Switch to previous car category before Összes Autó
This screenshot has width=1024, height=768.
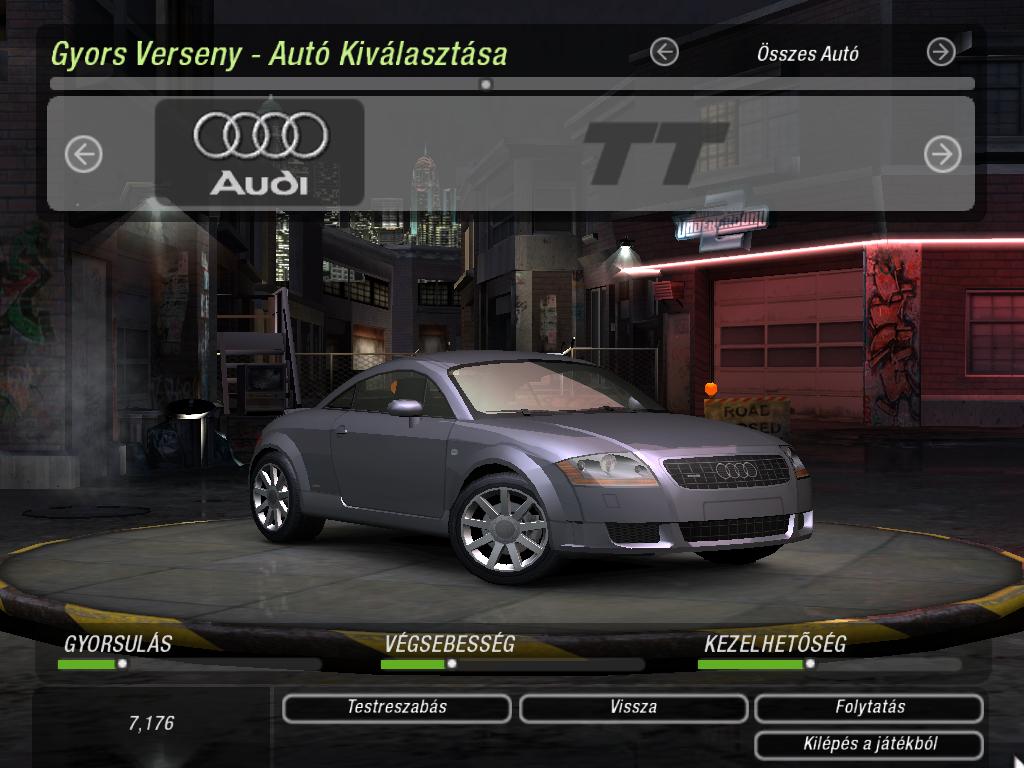pyautogui.click(x=664, y=52)
